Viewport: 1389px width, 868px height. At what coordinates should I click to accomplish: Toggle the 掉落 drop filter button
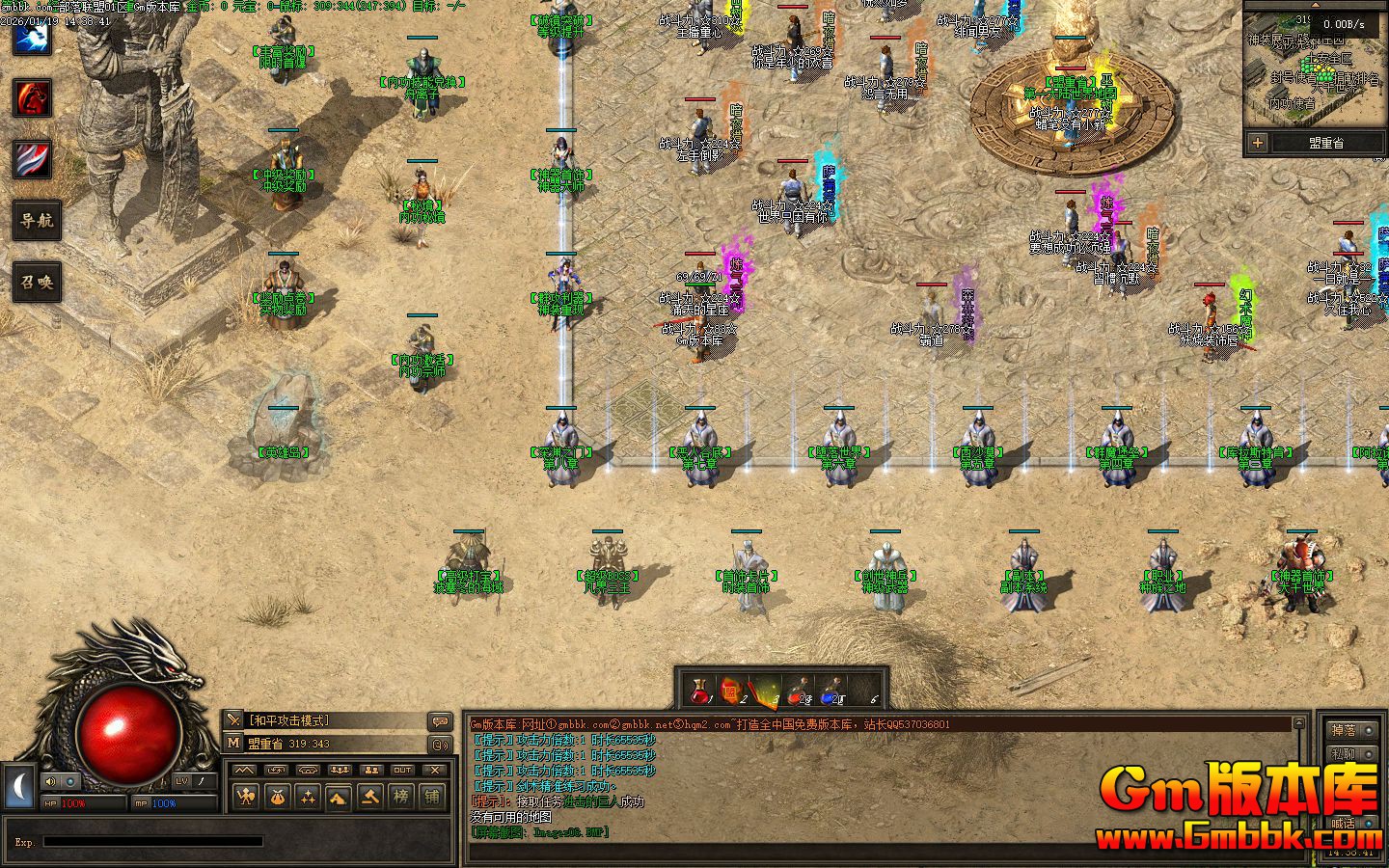[1343, 730]
